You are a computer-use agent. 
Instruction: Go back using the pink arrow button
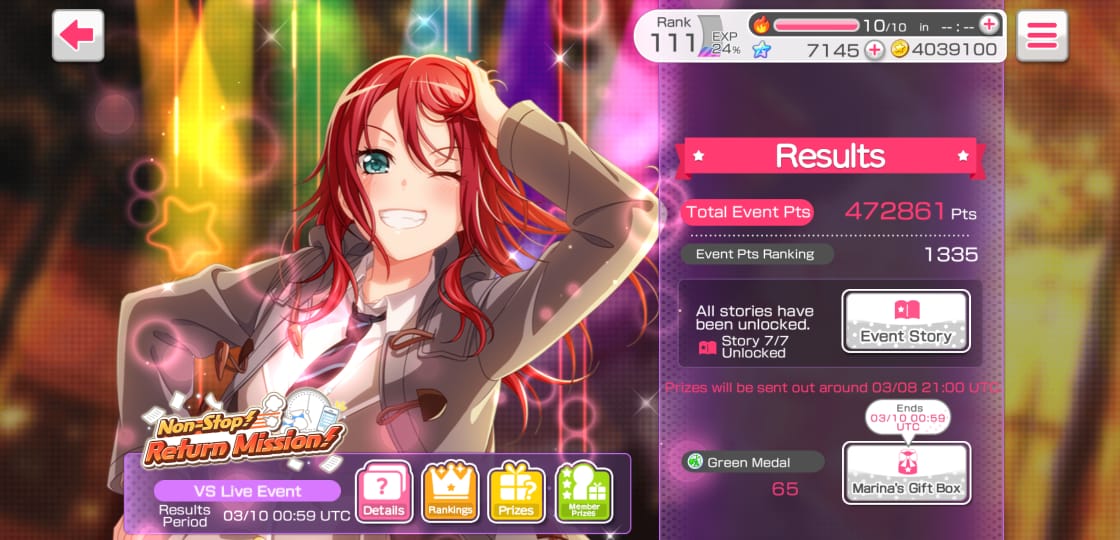(x=78, y=35)
